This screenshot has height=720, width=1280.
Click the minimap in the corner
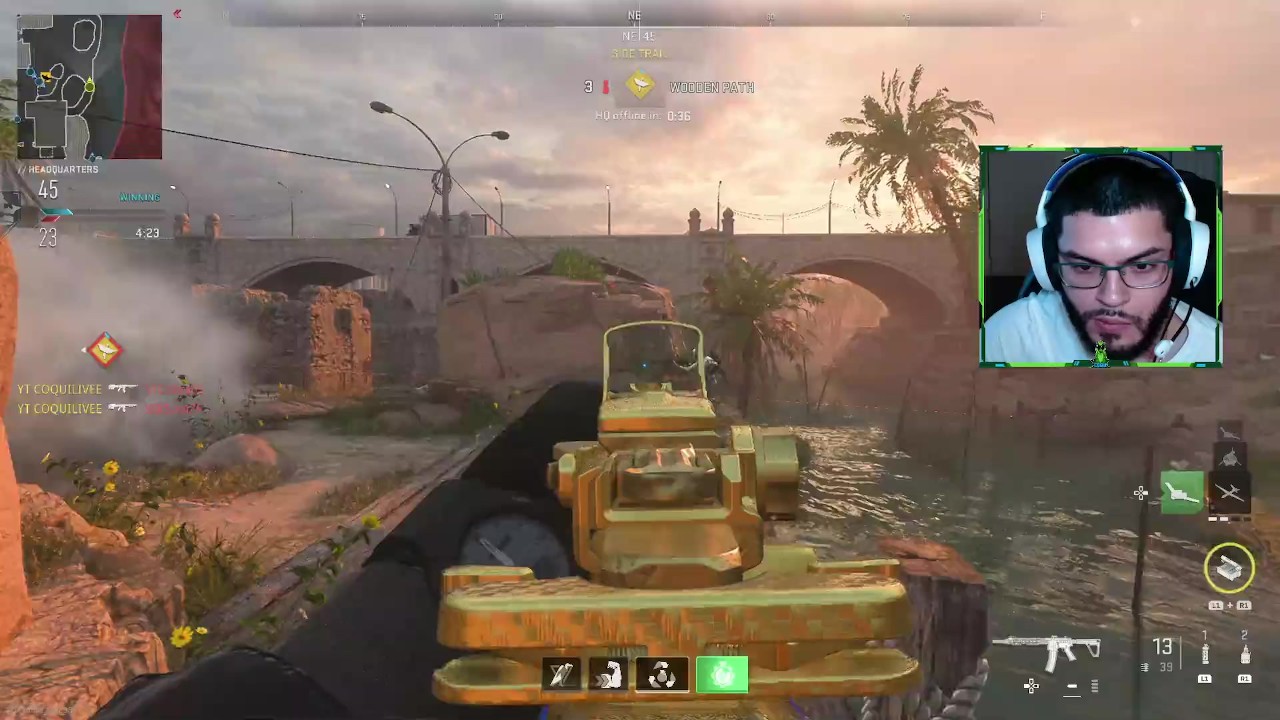click(x=89, y=87)
